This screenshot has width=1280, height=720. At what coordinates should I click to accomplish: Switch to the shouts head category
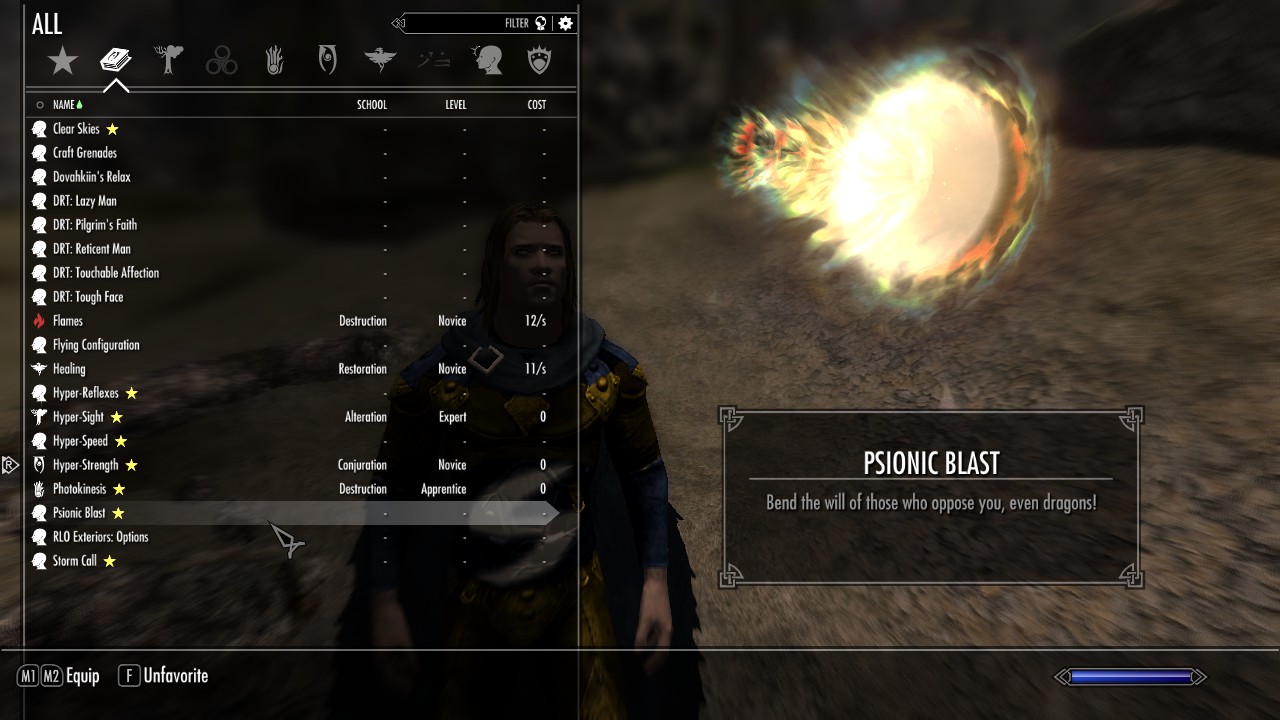click(487, 61)
